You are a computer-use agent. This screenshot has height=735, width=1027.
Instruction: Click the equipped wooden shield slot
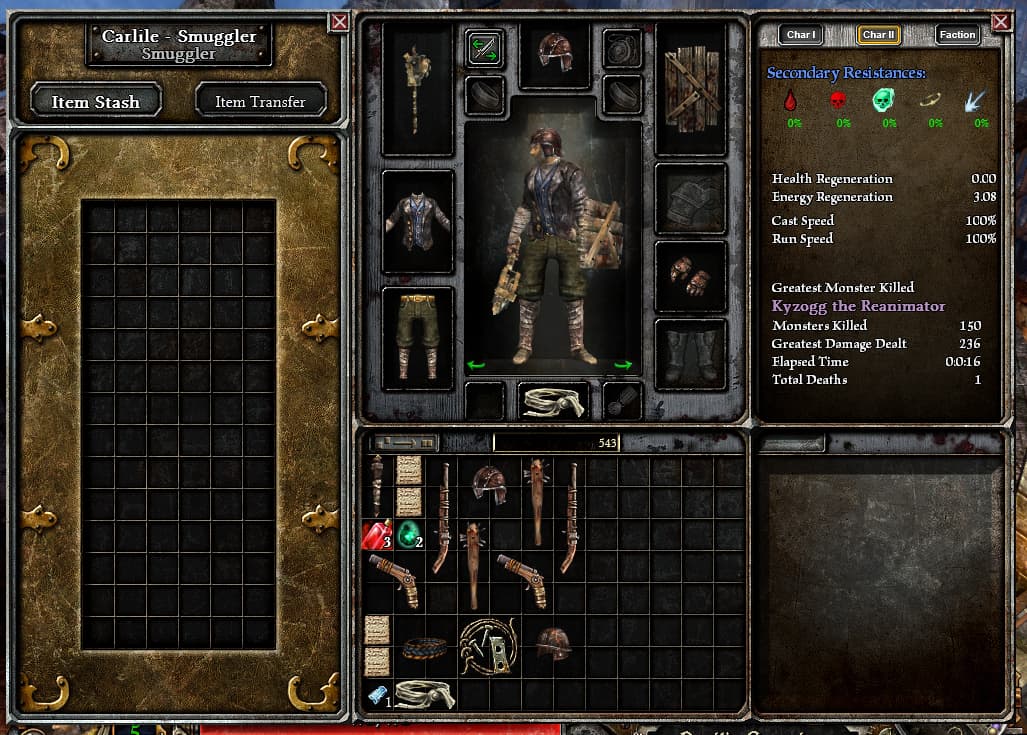691,89
